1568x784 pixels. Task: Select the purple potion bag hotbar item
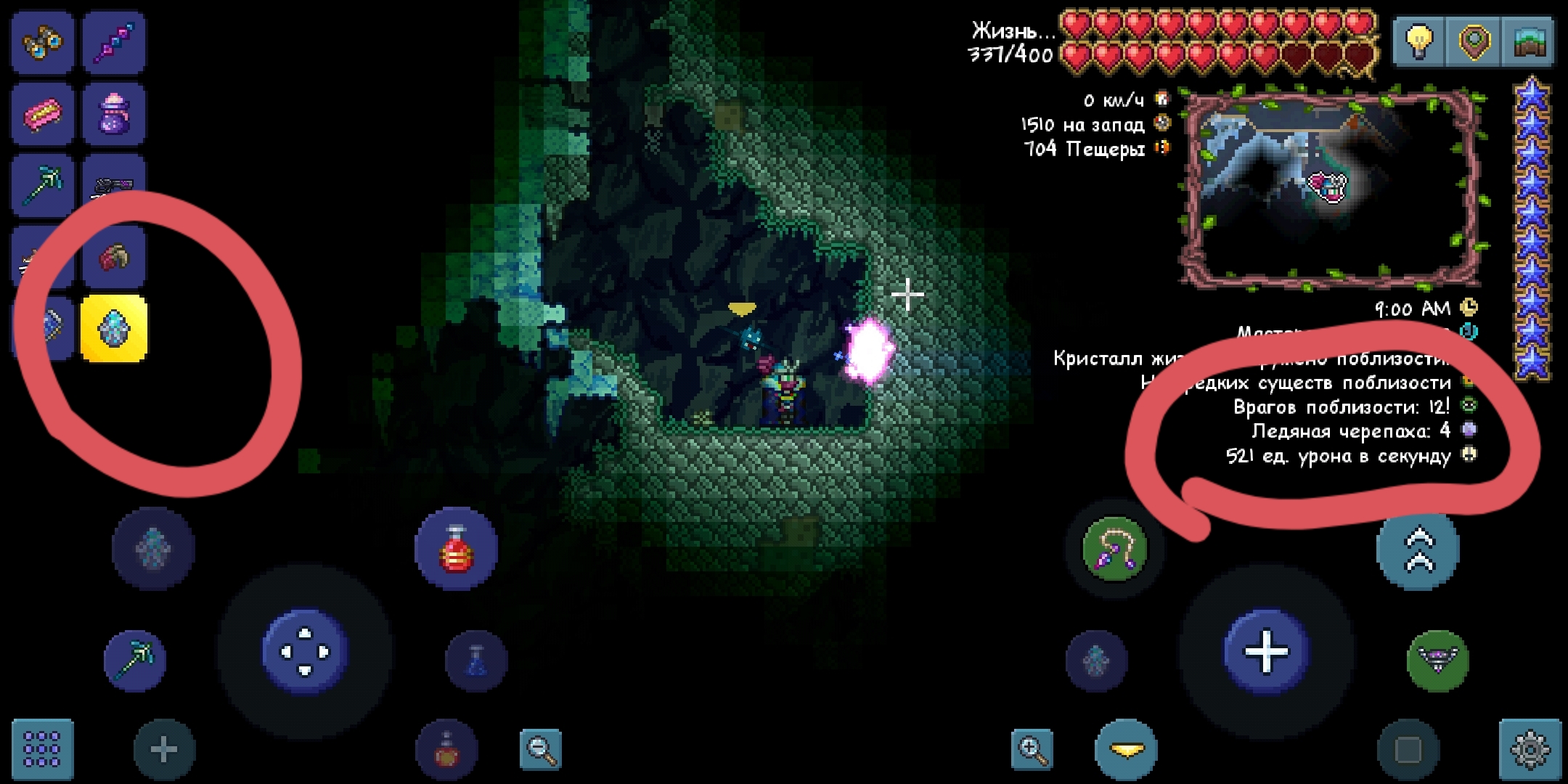point(113,114)
